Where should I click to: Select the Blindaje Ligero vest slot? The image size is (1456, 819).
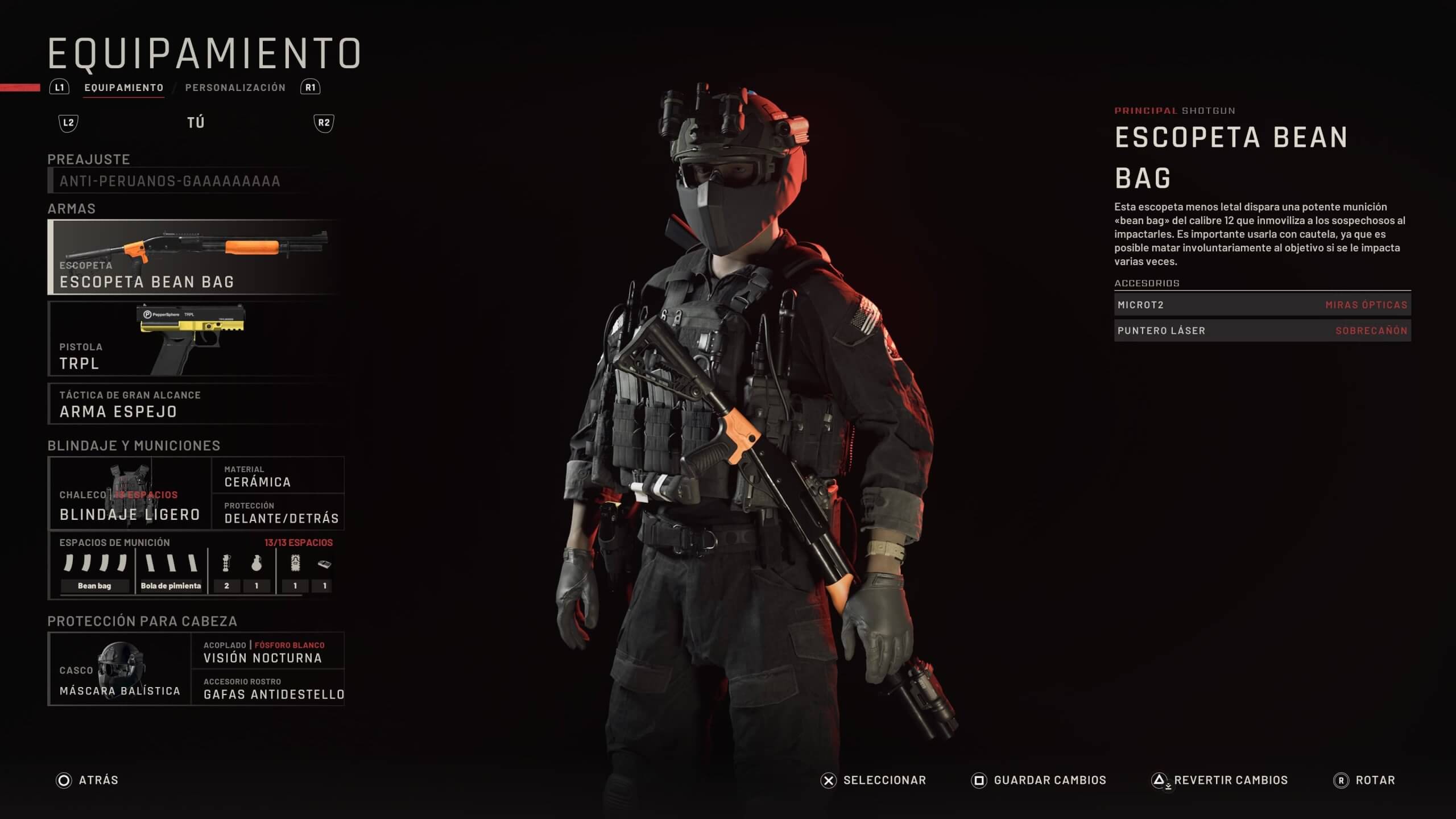coord(130,494)
